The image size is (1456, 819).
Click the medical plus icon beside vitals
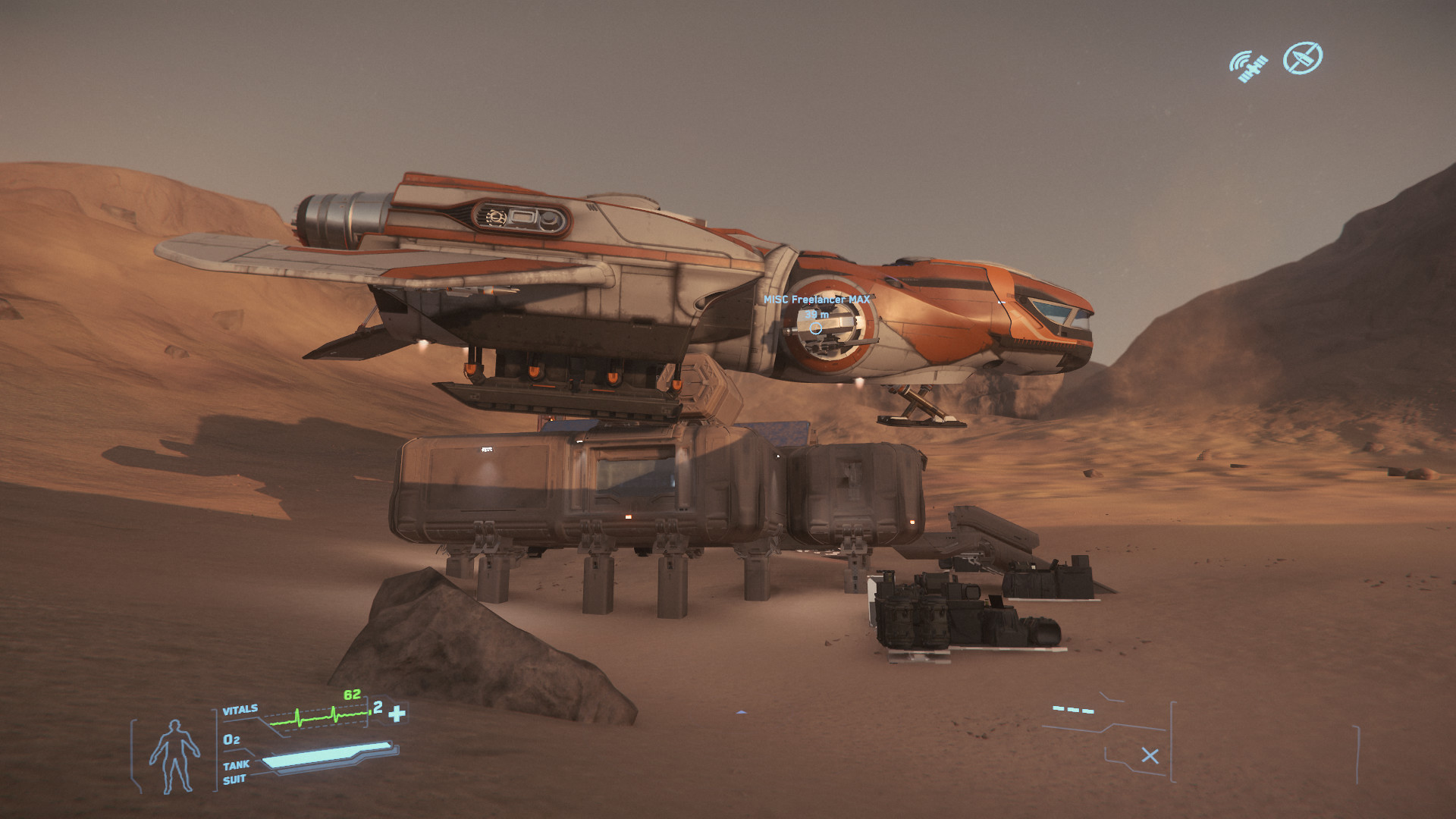click(x=397, y=714)
